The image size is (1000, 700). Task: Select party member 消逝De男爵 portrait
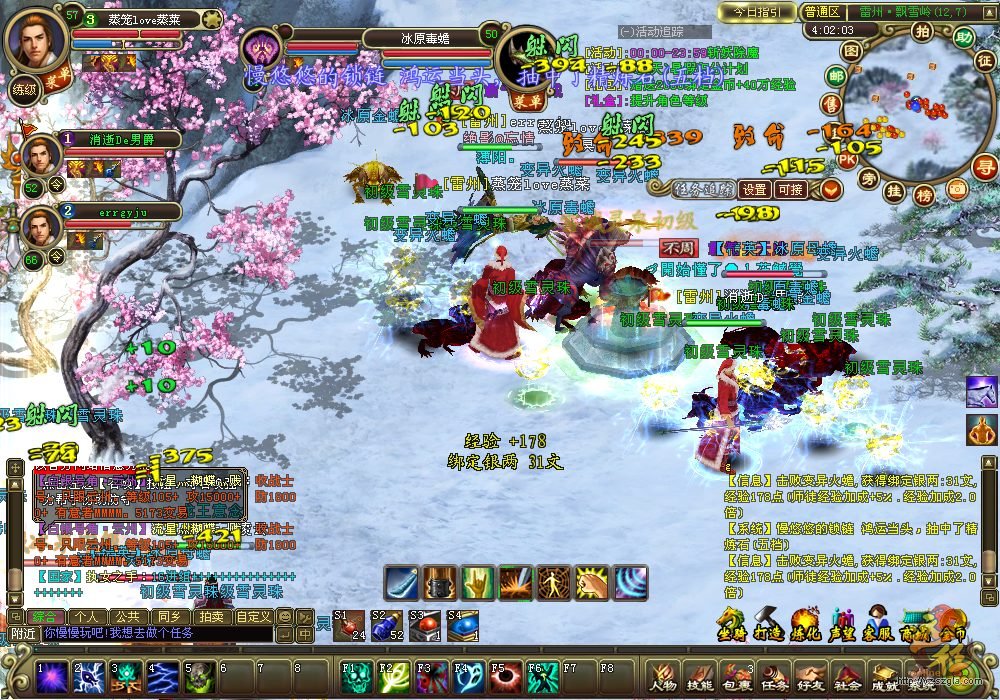[x=41, y=155]
